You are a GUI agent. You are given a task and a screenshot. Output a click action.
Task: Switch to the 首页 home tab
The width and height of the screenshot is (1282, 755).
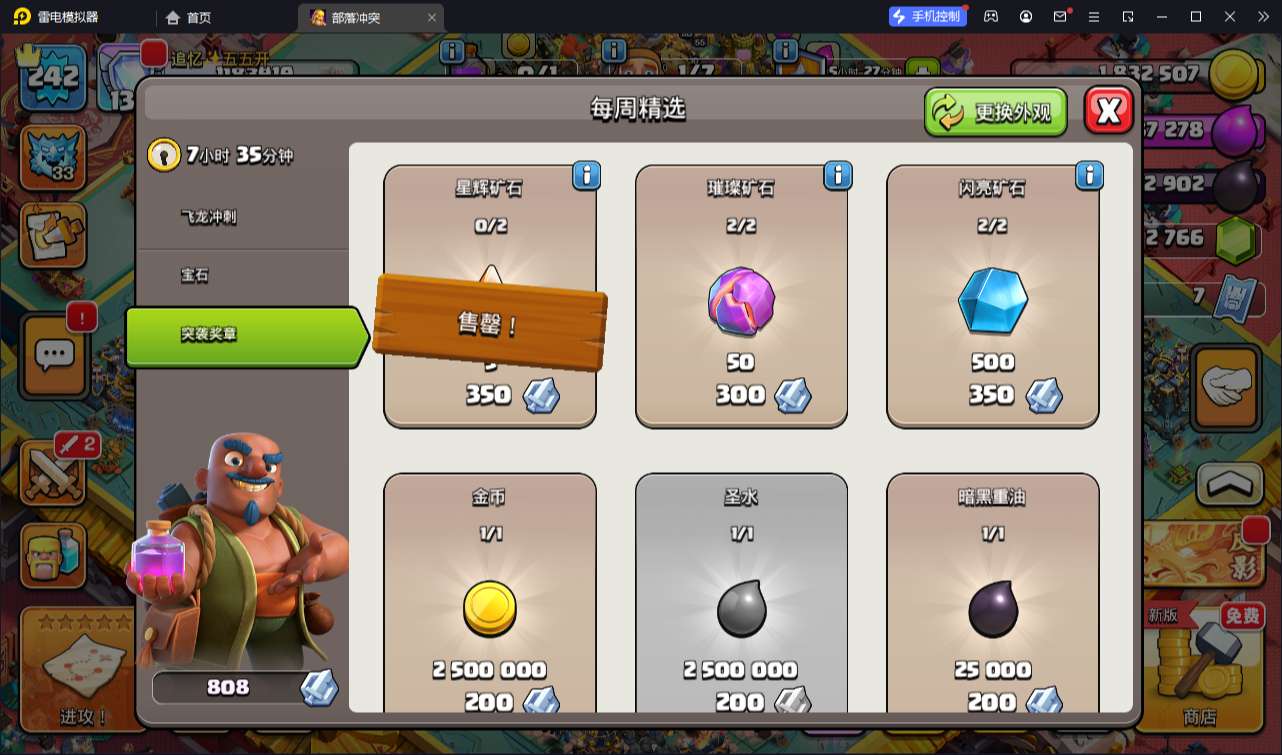click(x=188, y=17)
